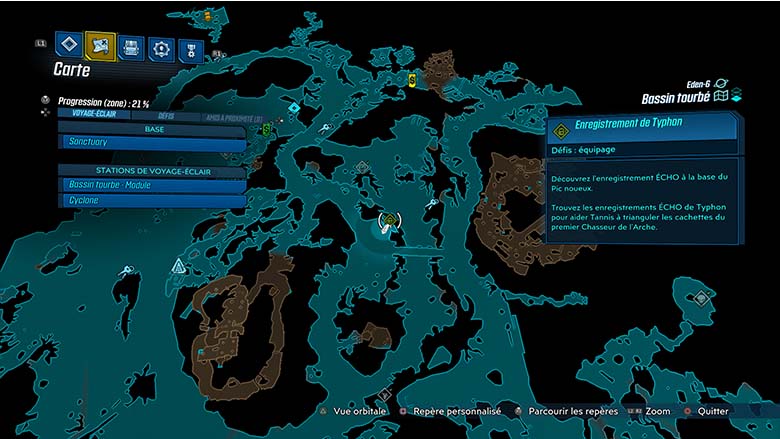Click the selected Typhon recording map marker
Image resolution: width=780 pixels, height=439 pixels.
(x=389, y=220)
